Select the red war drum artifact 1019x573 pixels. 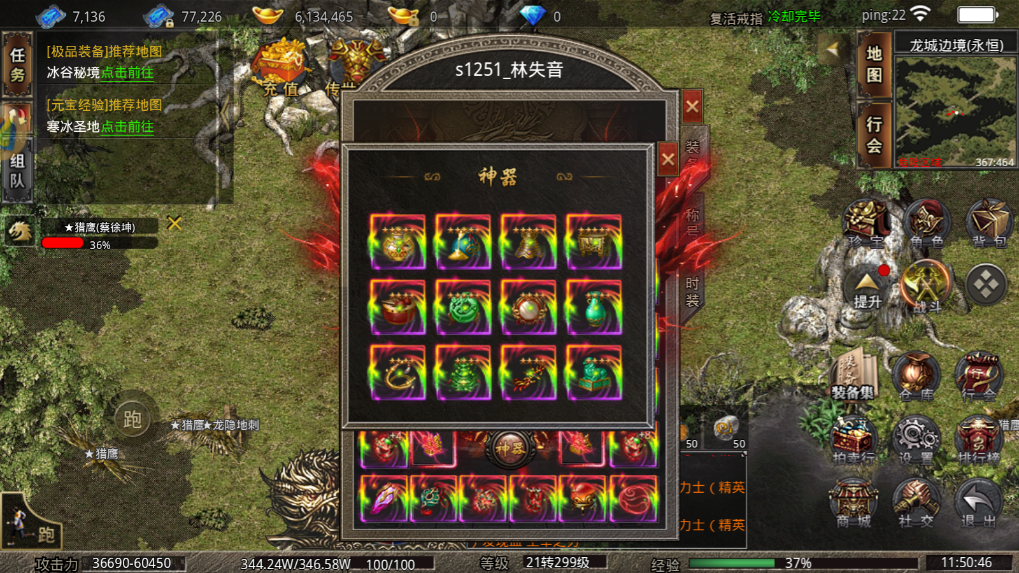397,307
